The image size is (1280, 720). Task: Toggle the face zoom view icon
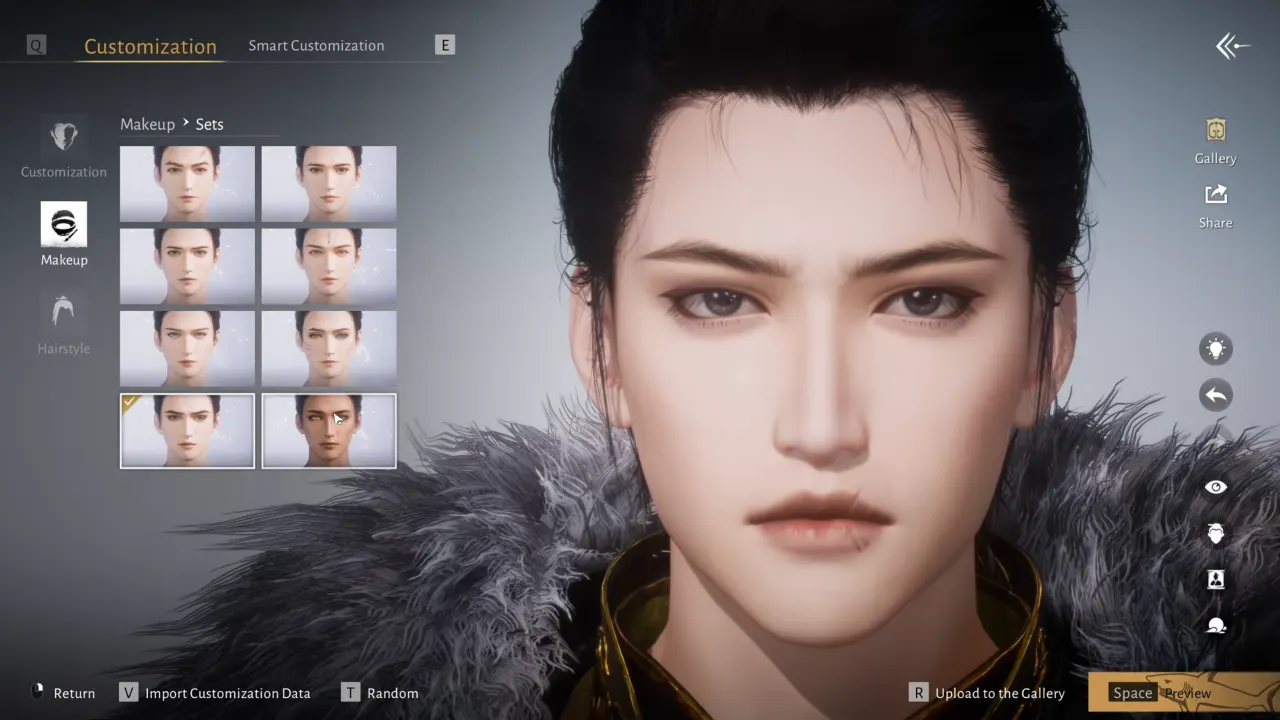click(x=1215, y=533)
